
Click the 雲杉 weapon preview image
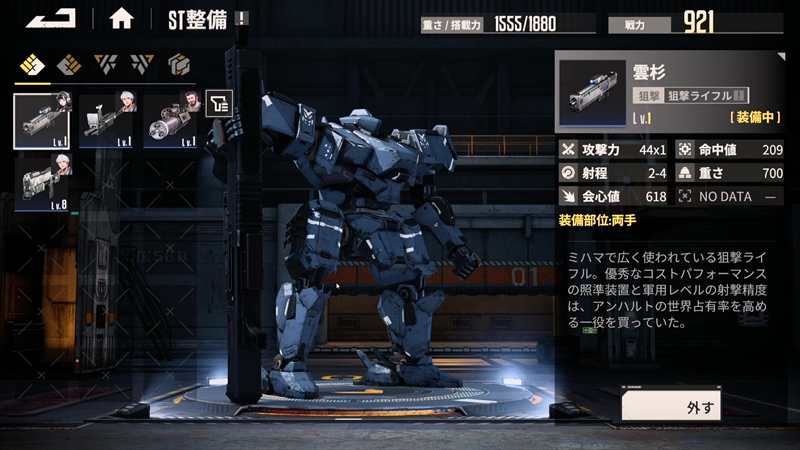coord(590,93)
